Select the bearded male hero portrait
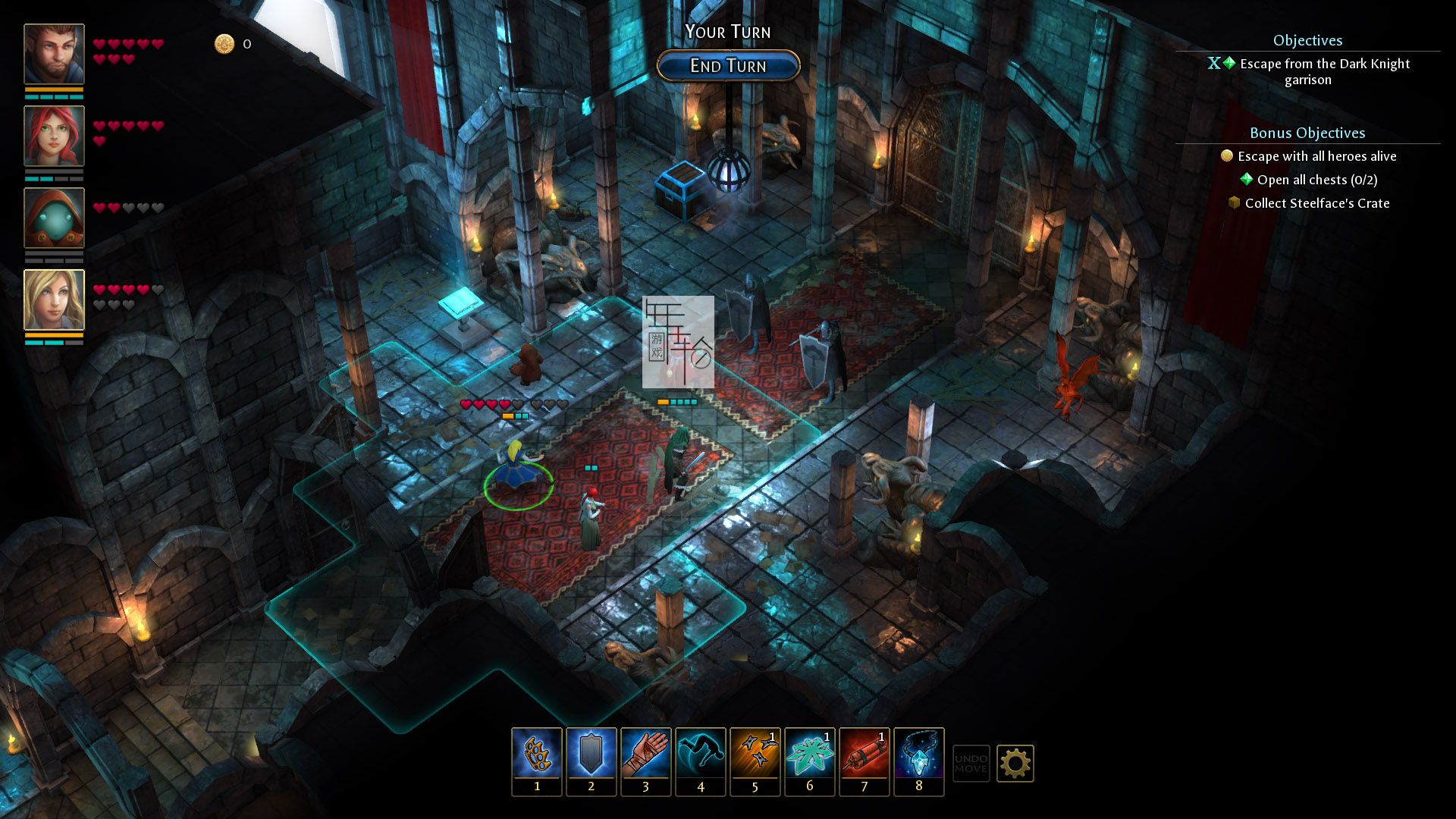 (54, 54)
